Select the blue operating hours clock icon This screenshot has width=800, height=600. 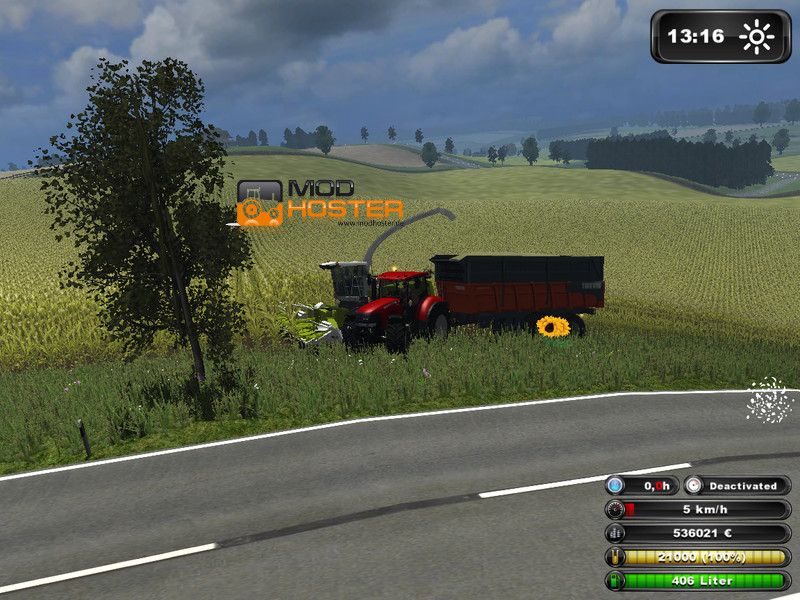coord(616,486)
